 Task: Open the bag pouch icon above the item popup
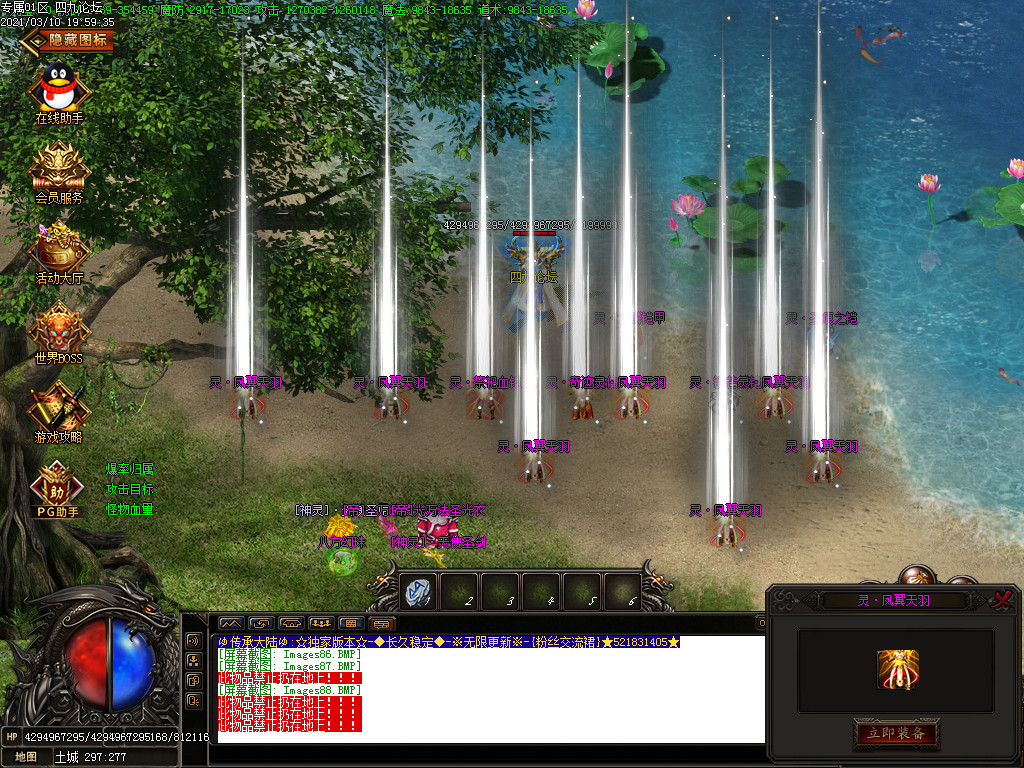[x=916, y=577]
